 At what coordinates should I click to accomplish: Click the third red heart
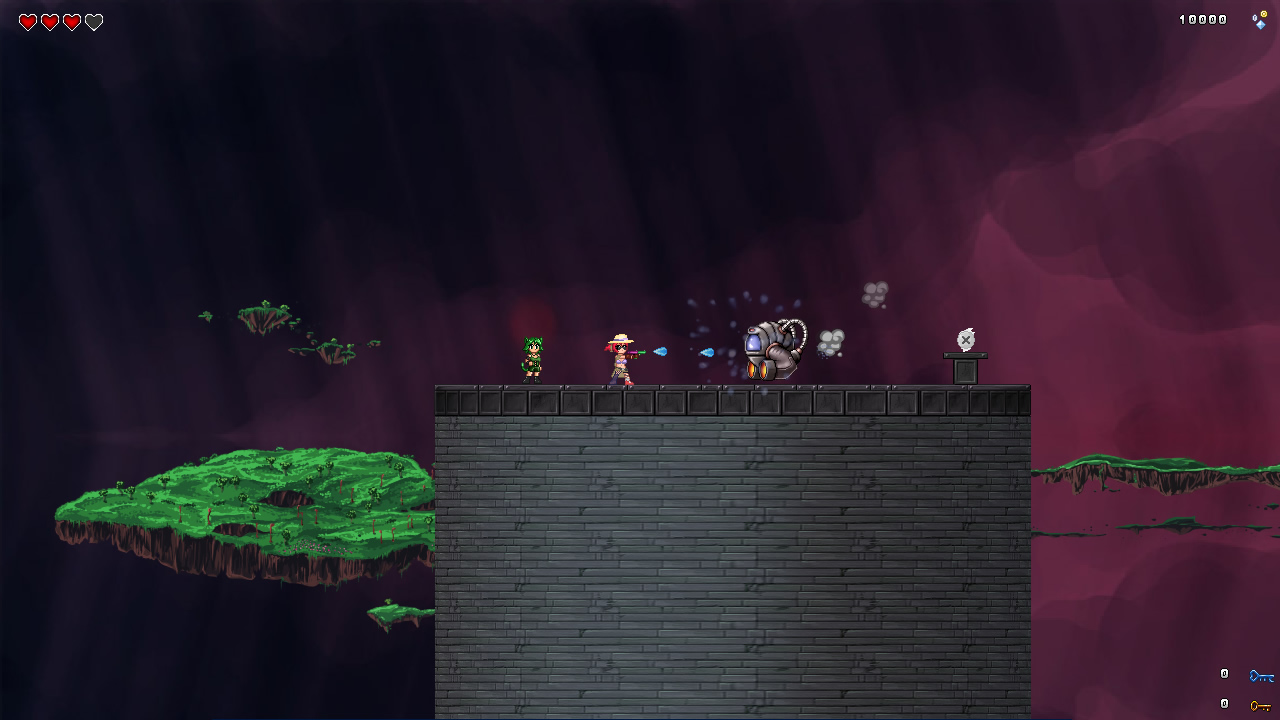[x=73, y=21]
